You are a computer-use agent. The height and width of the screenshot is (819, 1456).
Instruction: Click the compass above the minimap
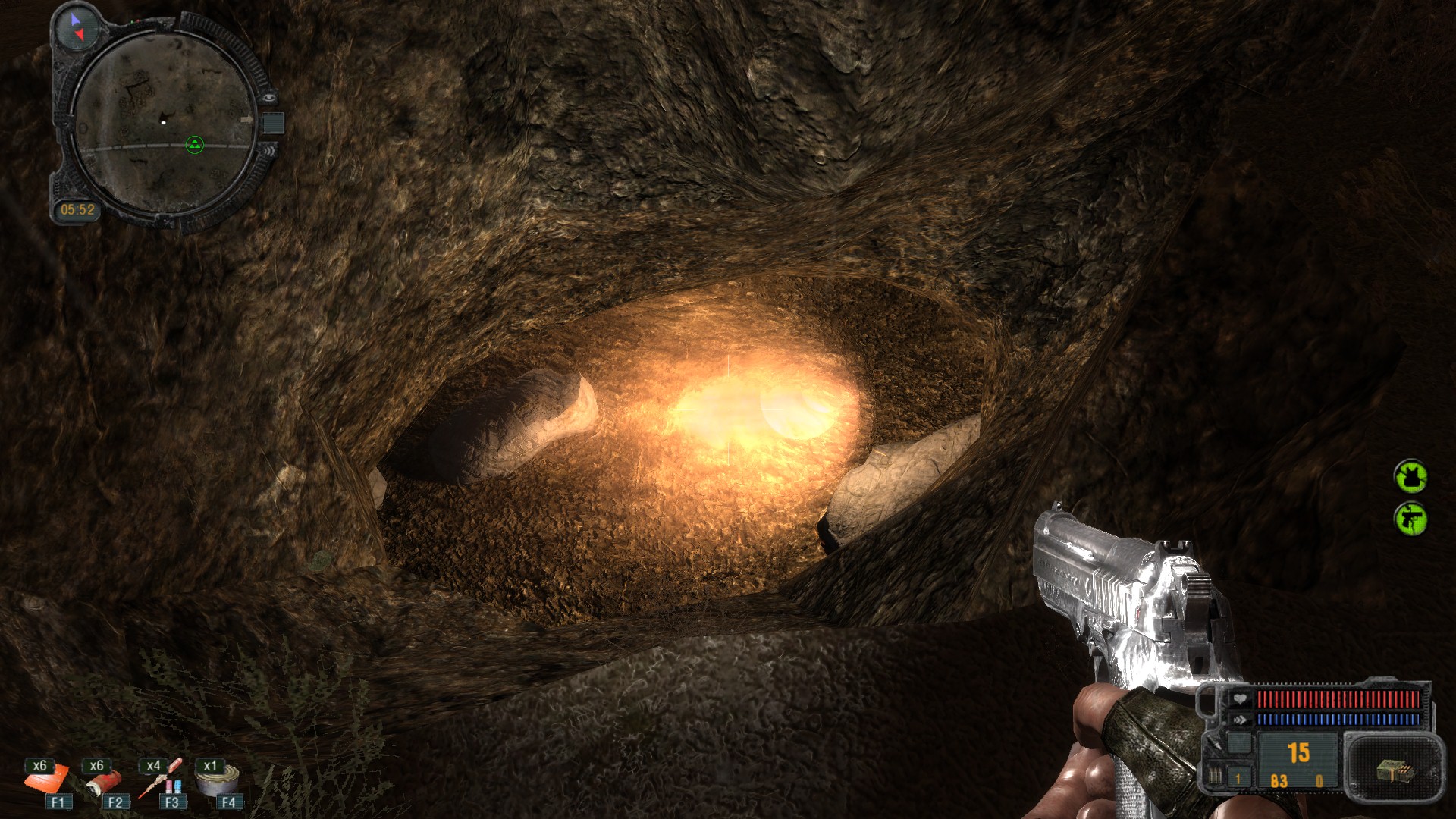tap(78, 27)
